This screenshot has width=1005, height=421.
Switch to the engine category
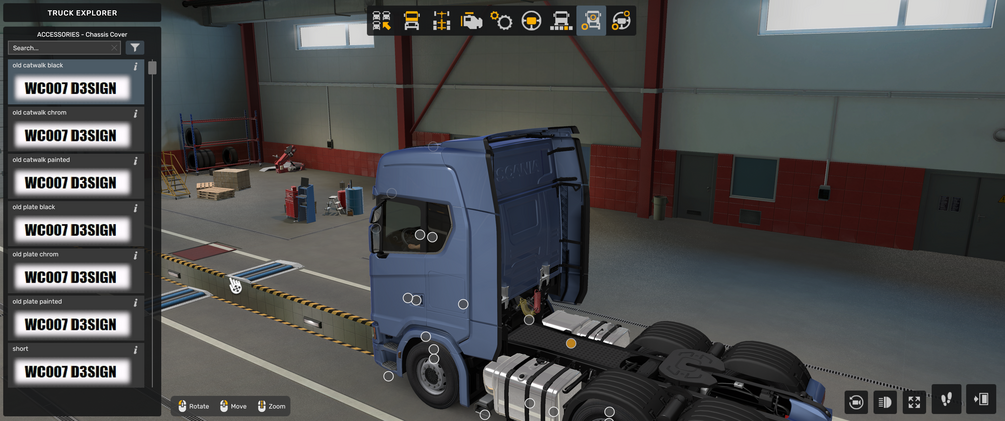pyautogui.click(x=471, y=21)
